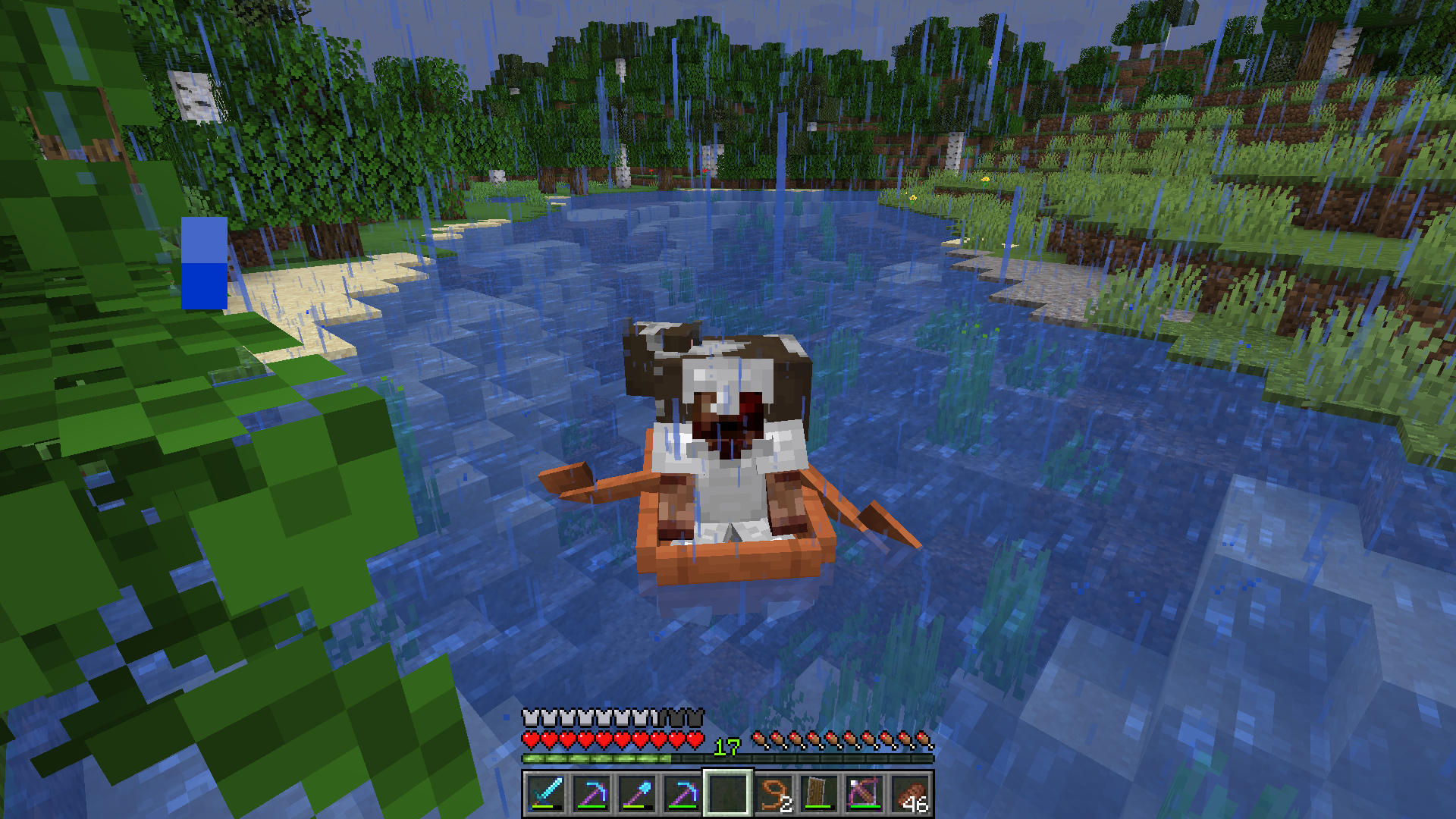Select the empty highlighted hotbar slot
Screen dimensions: 1456x819
coord(728,793)
